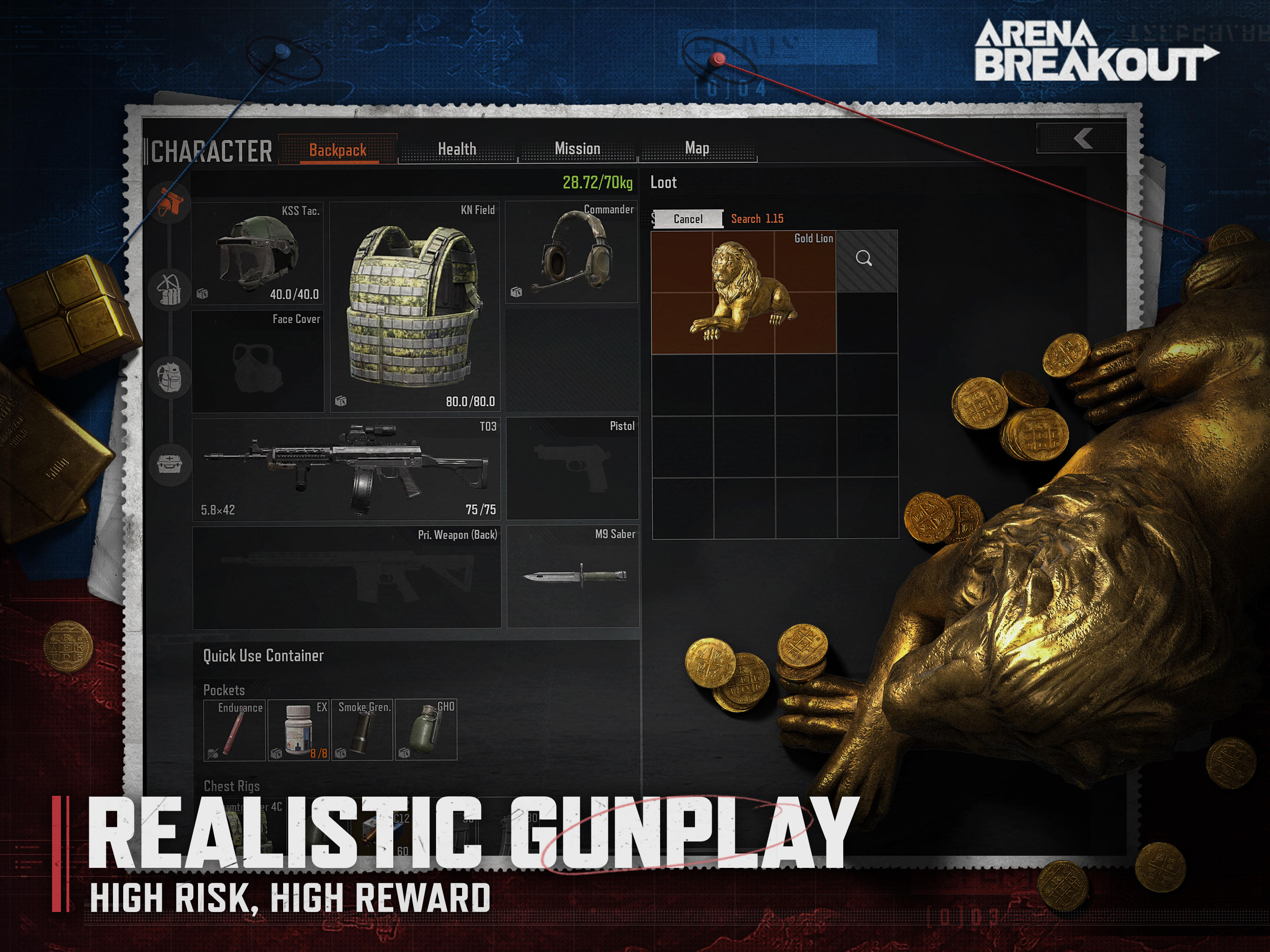
Task: Open the Mission tab
Action: [x=577, y=148]
